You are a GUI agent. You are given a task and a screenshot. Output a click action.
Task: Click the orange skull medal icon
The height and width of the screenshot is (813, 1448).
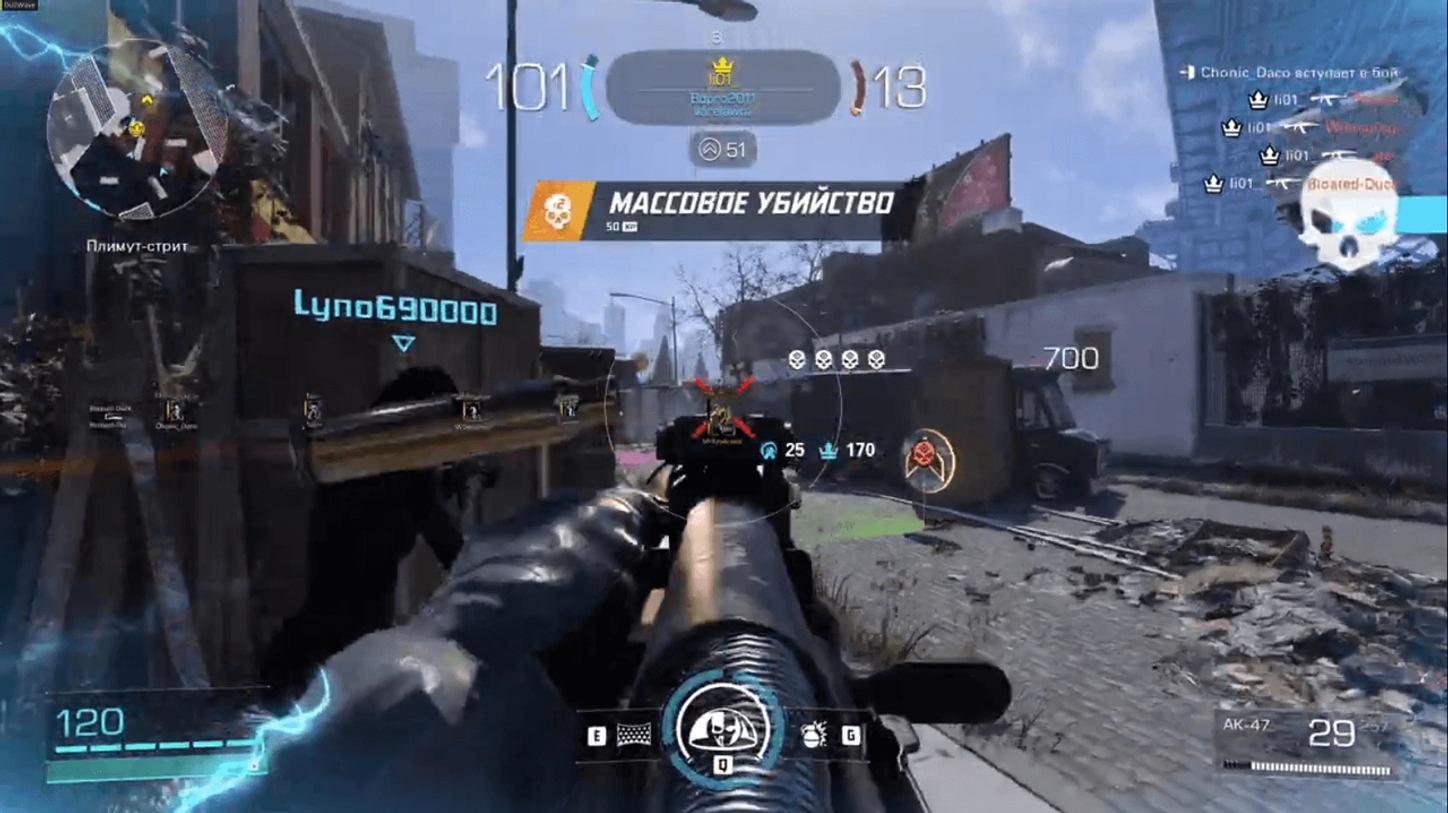tap(557, 211)
